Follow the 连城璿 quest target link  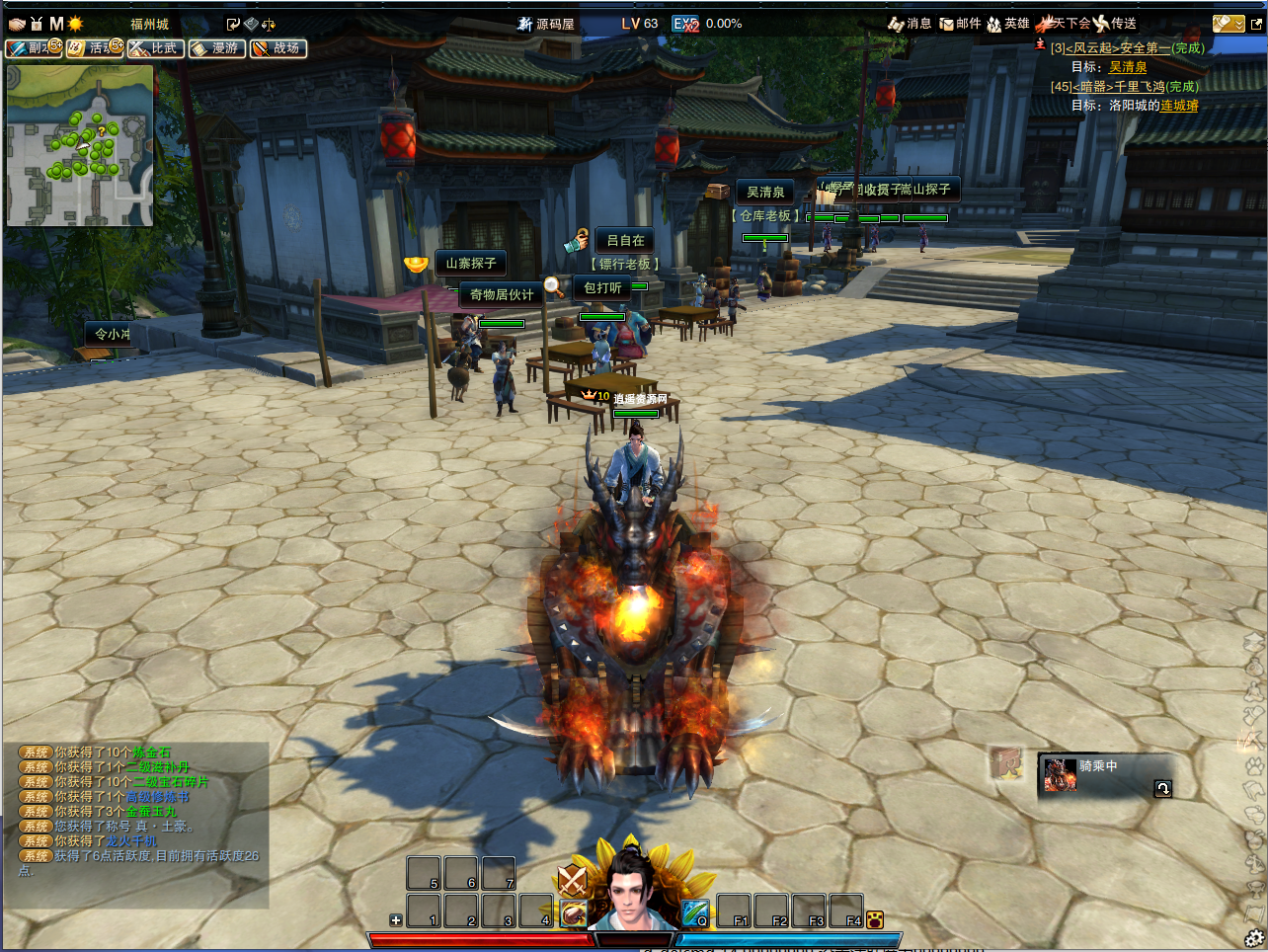point(1179,106)
